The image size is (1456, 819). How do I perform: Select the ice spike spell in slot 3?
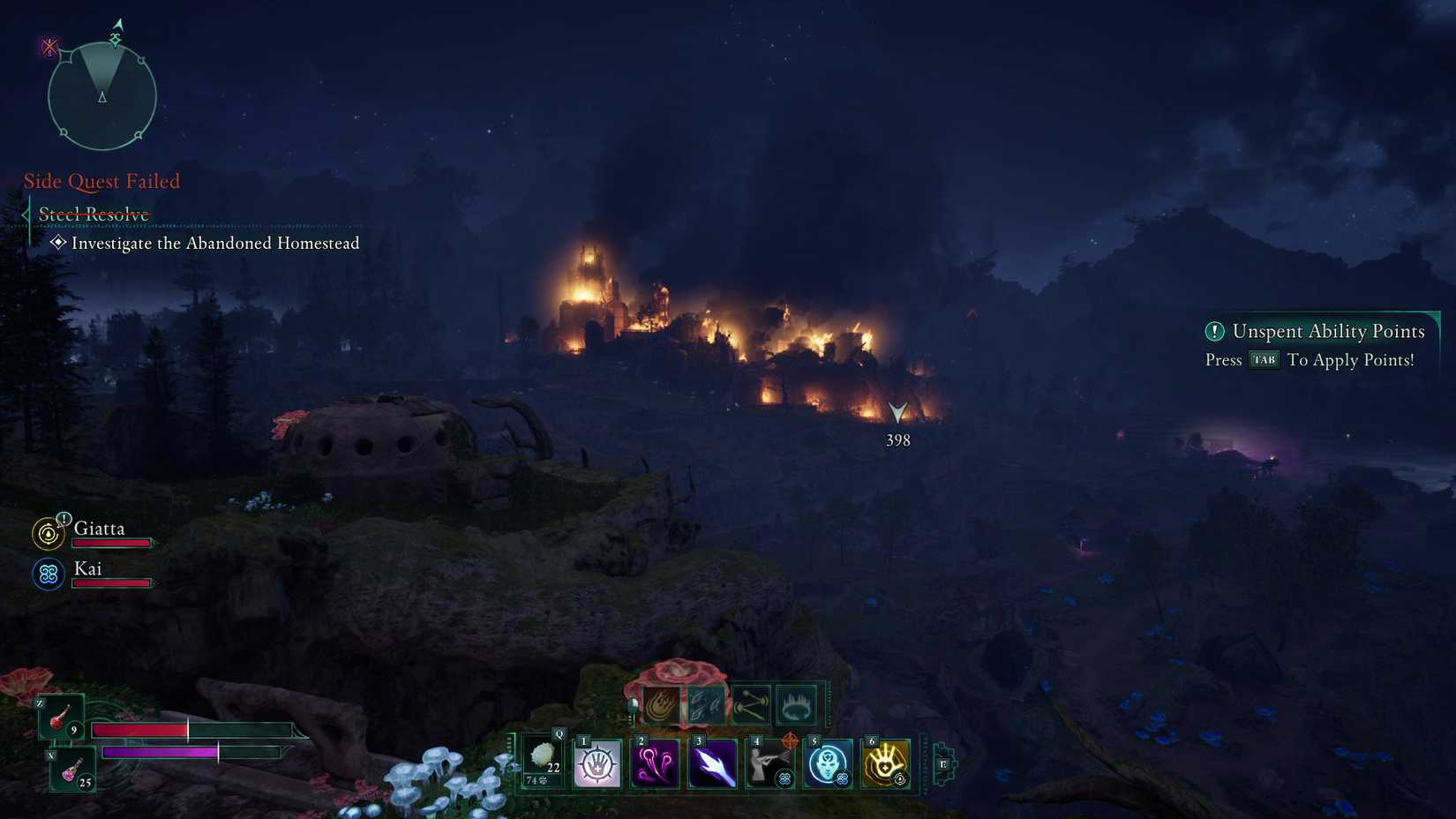pyautogui.click(x=713, y=763)
